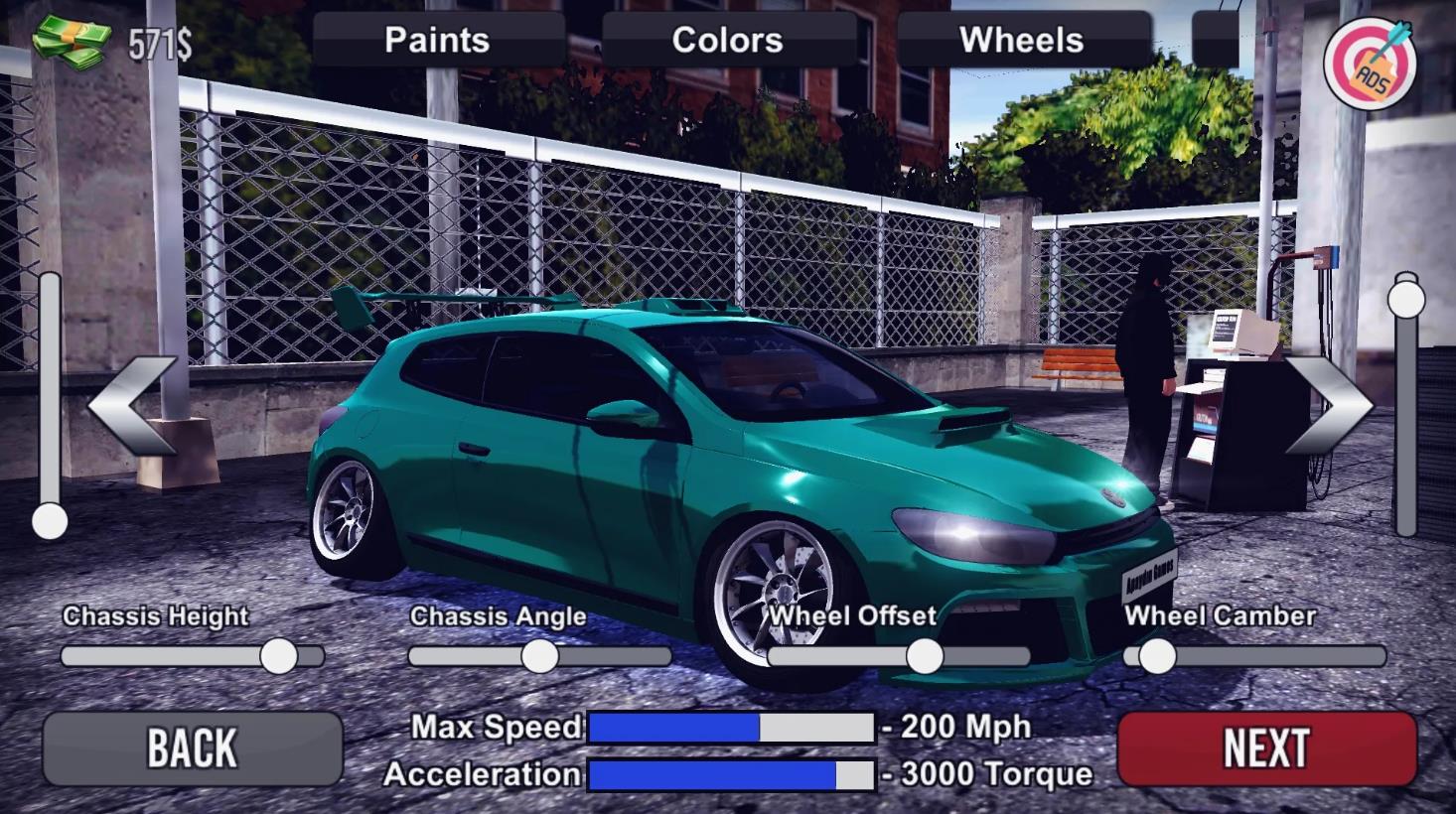Open the ADS reward target icon
The image size is (1456, 814).
tap(1372, 66)
